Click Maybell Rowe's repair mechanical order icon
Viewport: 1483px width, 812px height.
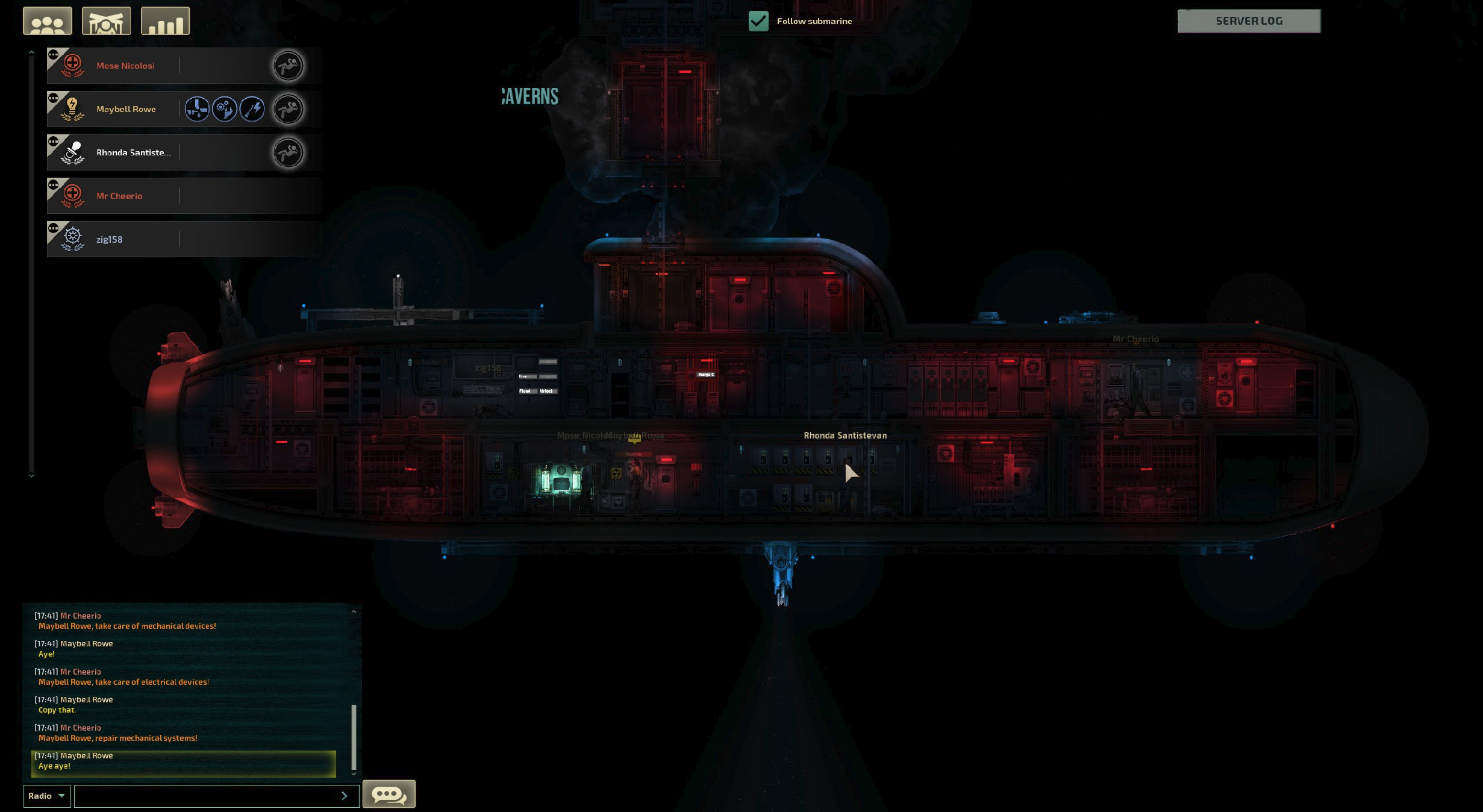coord(225,109)
